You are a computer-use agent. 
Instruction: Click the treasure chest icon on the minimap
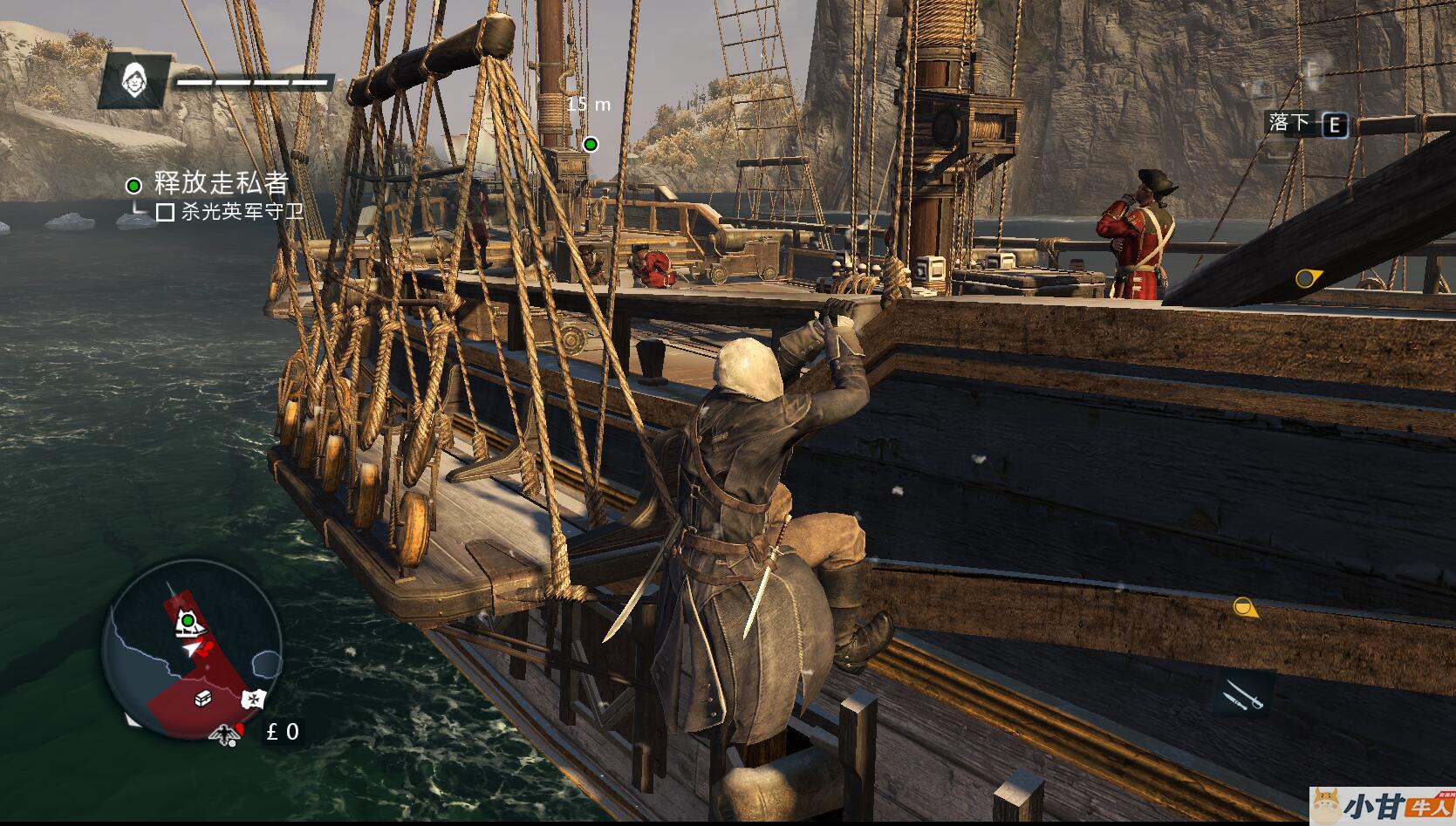click(x=203, y=698)
